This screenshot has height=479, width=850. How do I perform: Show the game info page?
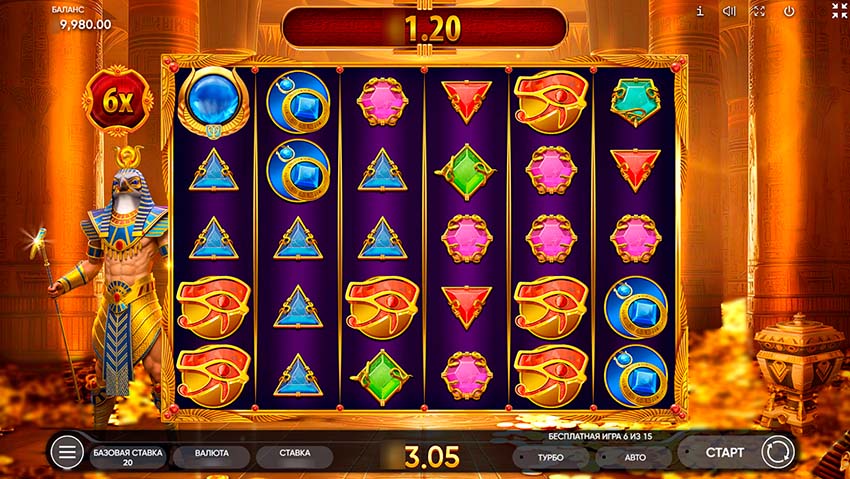point(700,11)
